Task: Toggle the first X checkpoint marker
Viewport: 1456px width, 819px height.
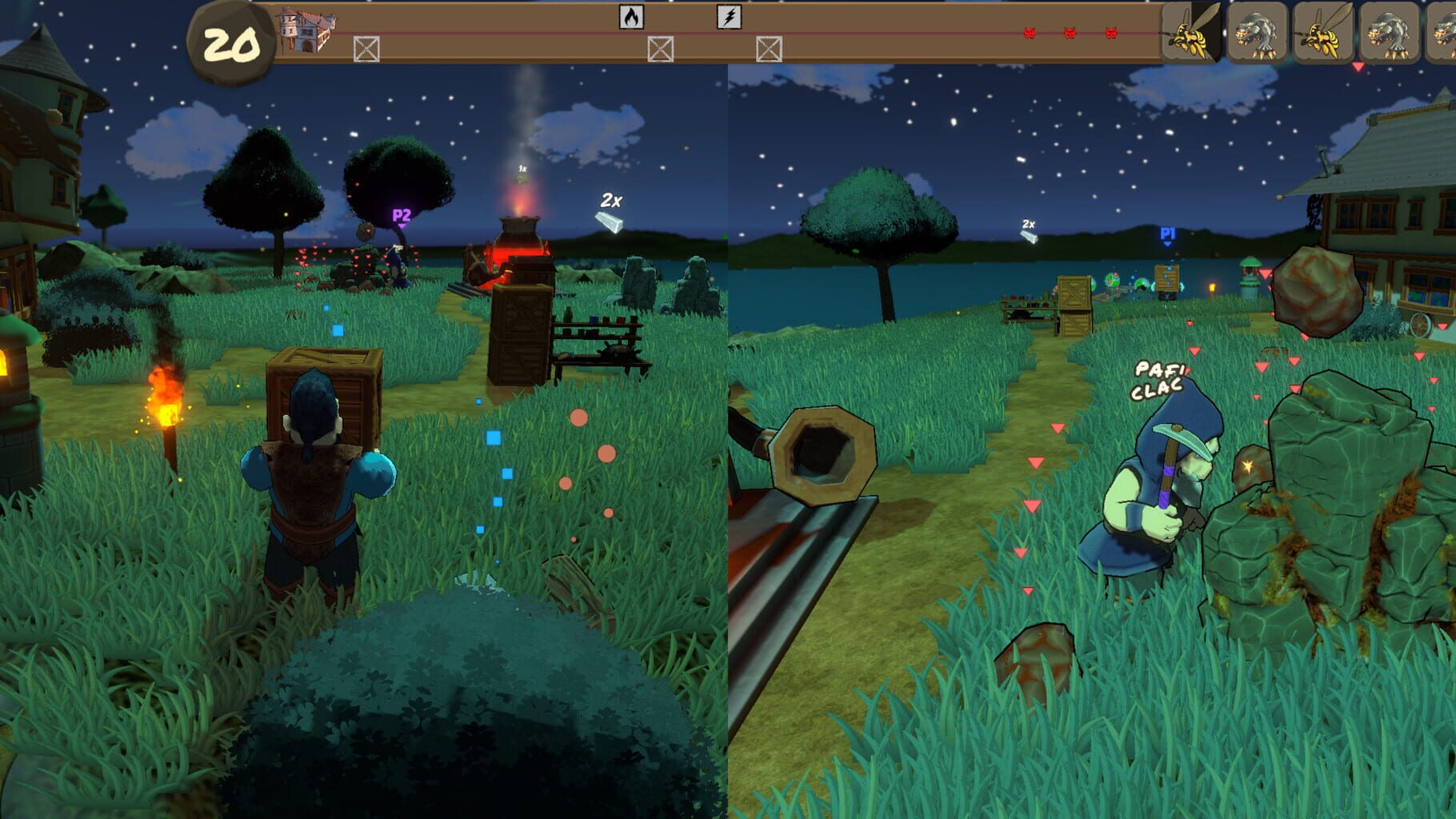Action: [x=366, y=50]
